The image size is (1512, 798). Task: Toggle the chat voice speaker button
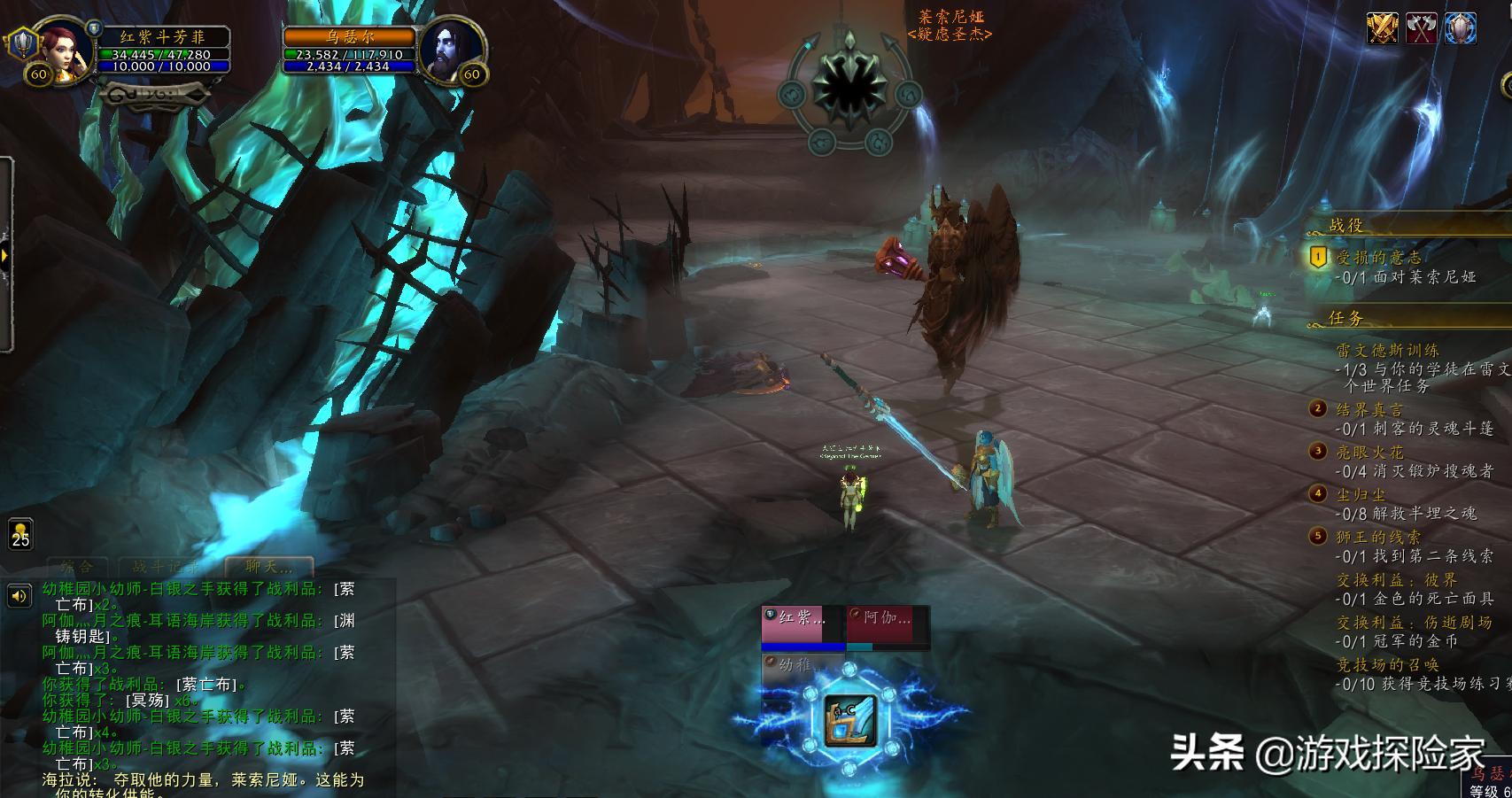click(x=19, y=596)
